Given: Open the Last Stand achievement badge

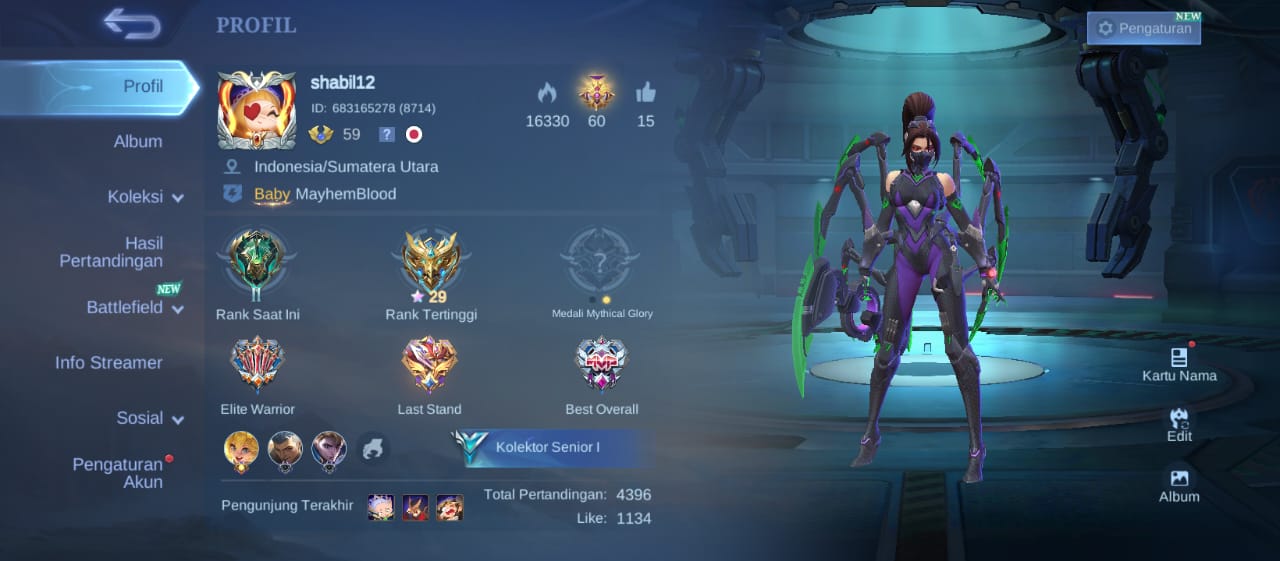Looking at the screenshot, I should click(x=429, y=364).
